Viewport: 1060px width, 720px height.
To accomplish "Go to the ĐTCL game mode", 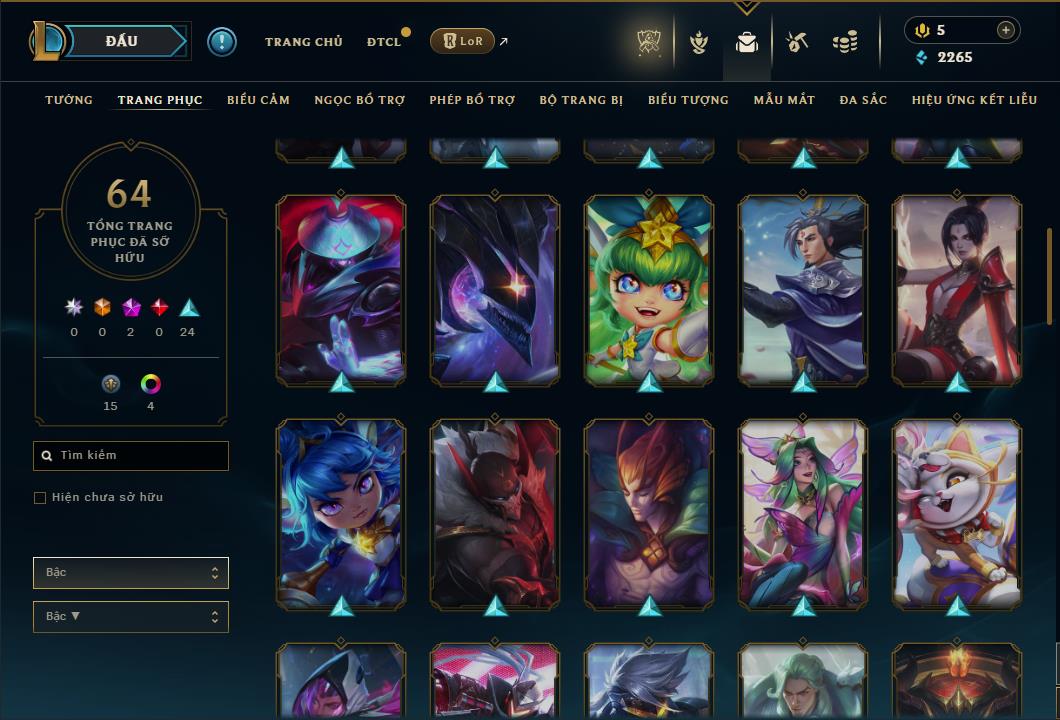I will pyautogui.click(x=383, y=42).
